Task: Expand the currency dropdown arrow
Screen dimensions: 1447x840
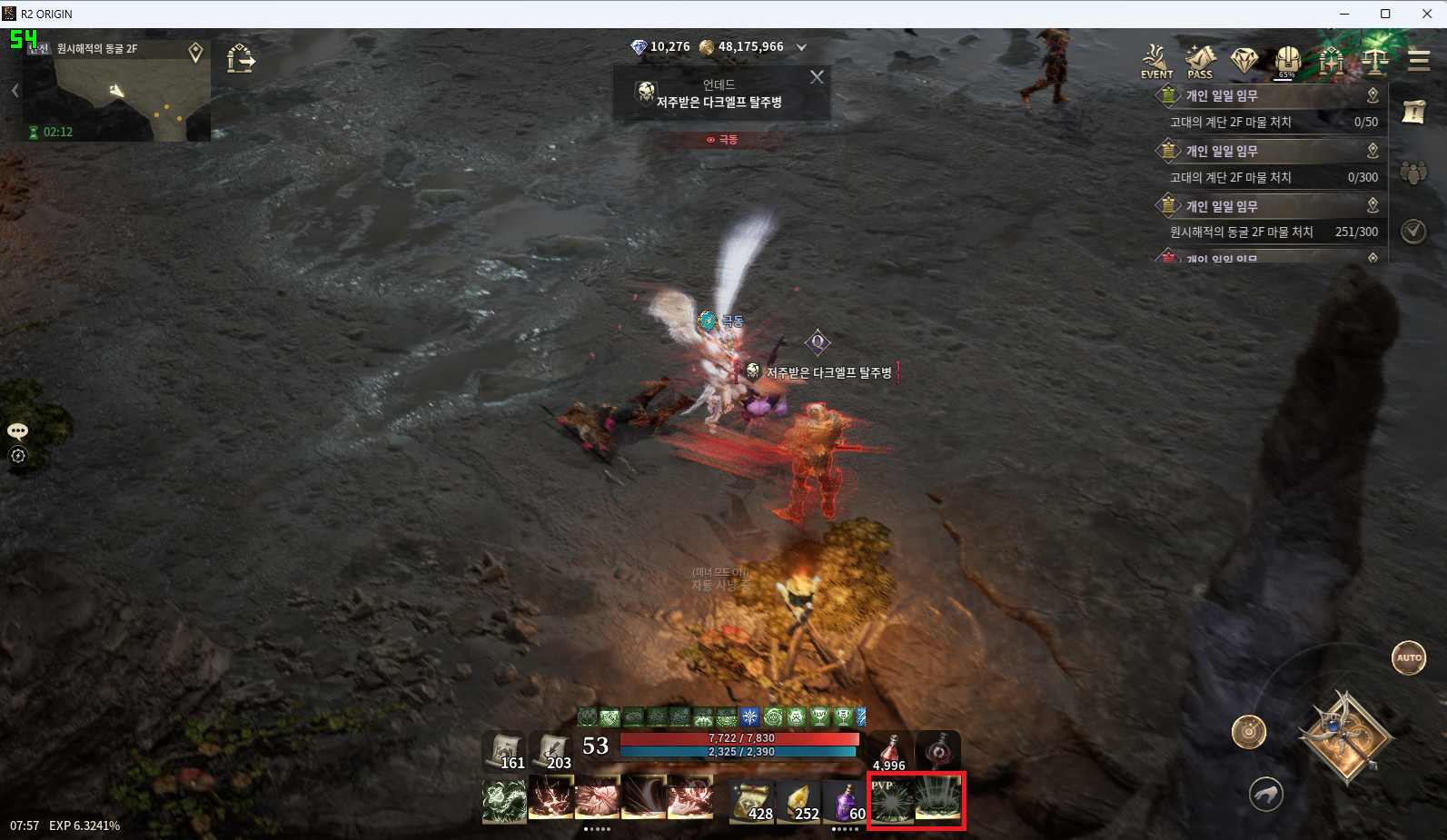Action: [801, 47]
